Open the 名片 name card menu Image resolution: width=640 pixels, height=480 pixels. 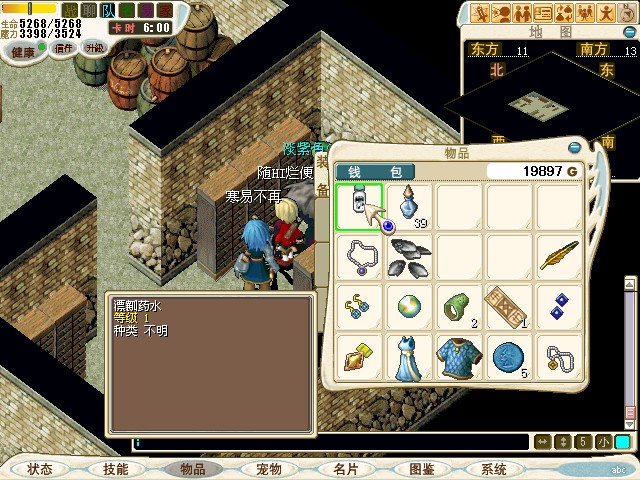345,469
